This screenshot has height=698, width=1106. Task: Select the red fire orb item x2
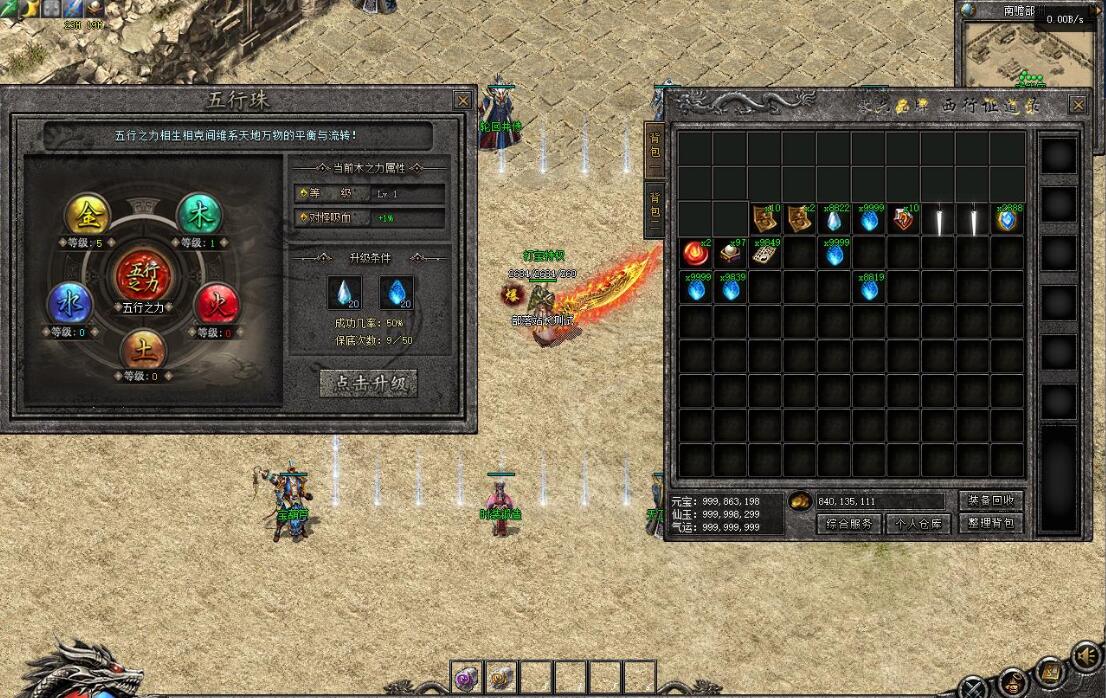pyautogui.click(x=695, y=253)
